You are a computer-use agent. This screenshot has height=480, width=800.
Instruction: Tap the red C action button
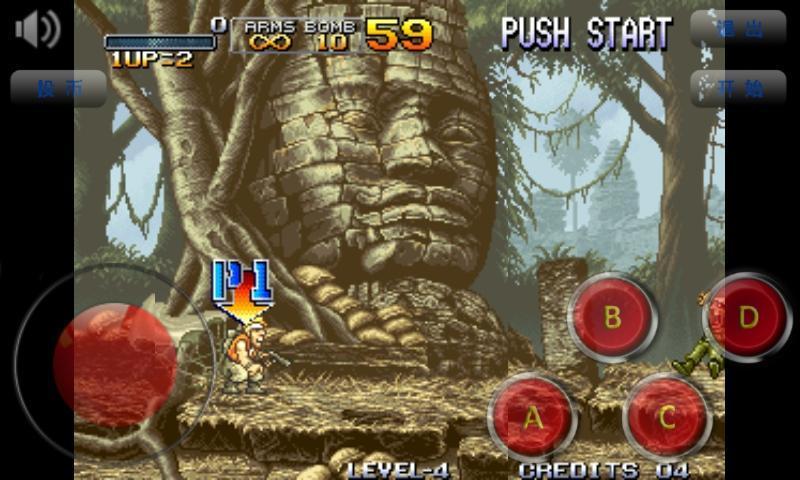tap(667, 416)
